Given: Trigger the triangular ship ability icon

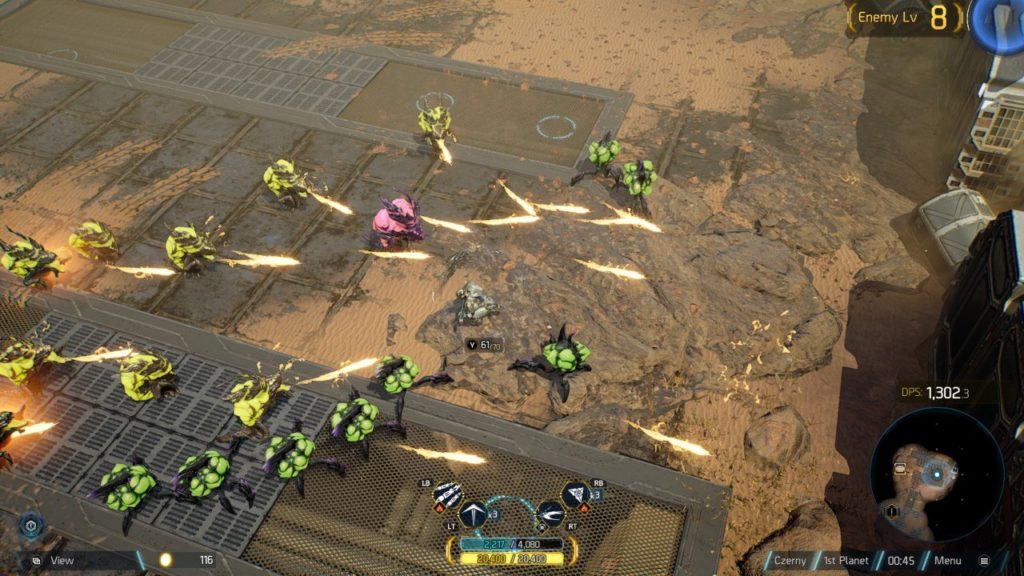Looking at the screenshot, I should click(x=576, y=494).
